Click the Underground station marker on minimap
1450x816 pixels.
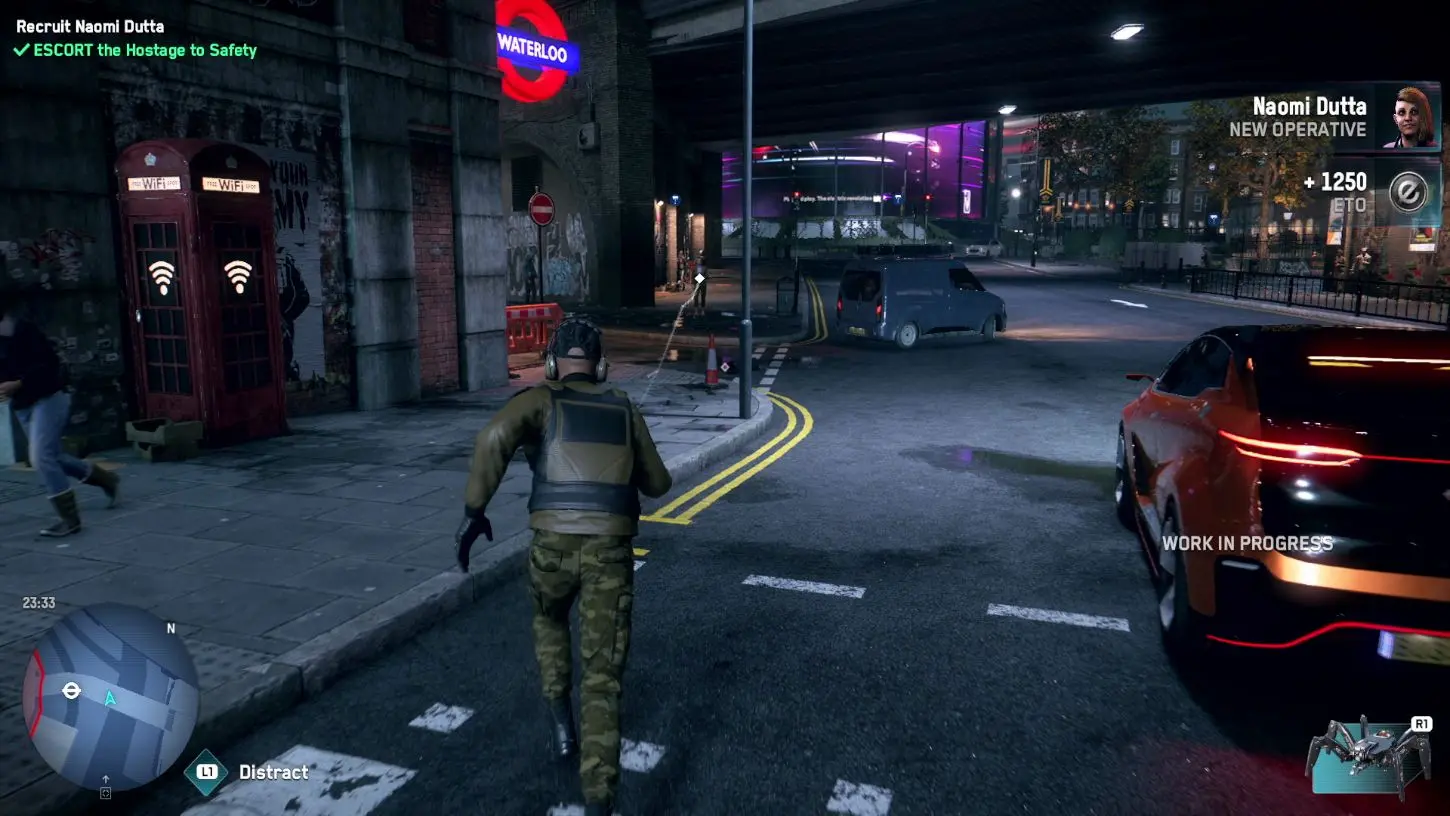pos(71,690)
